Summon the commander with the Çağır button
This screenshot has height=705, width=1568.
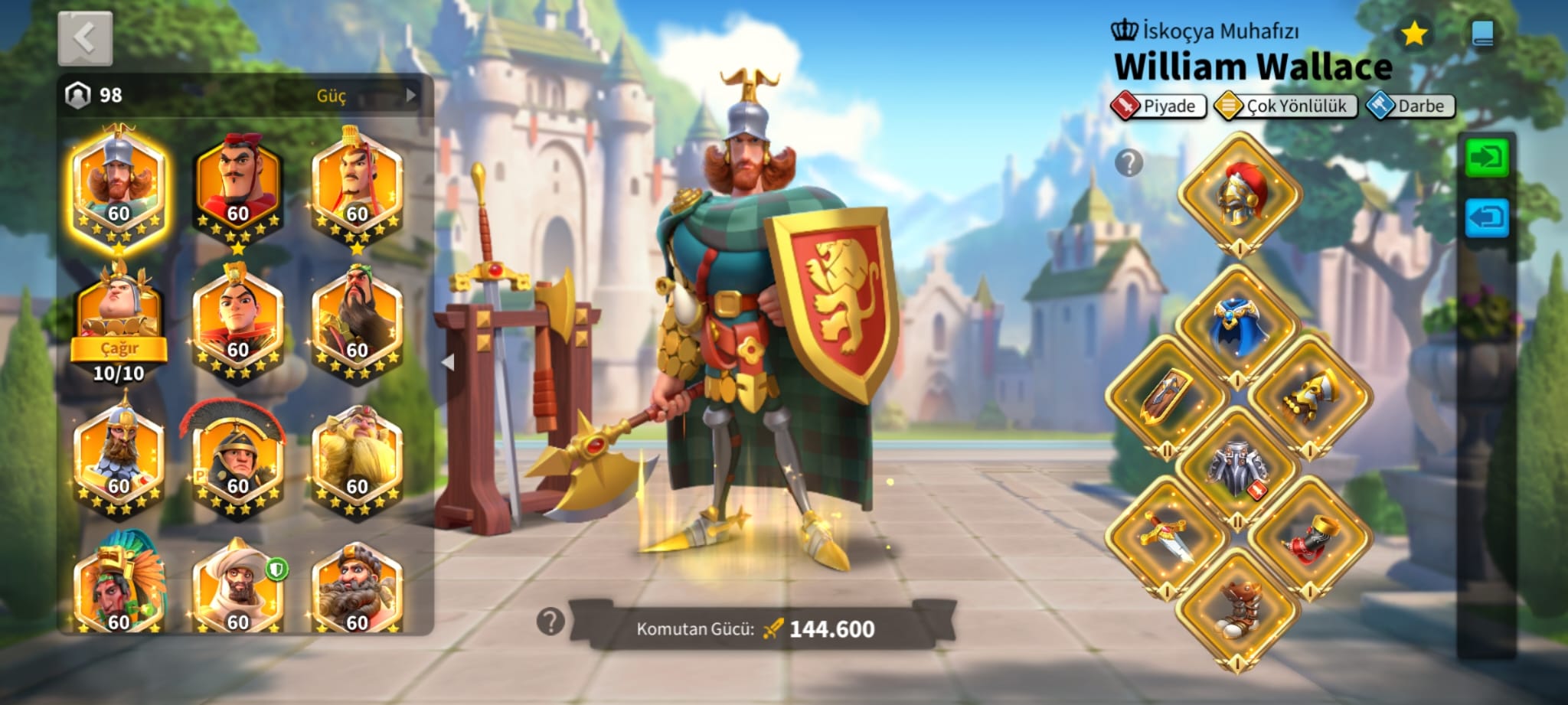pyautogui.click(x=119, y=348)
